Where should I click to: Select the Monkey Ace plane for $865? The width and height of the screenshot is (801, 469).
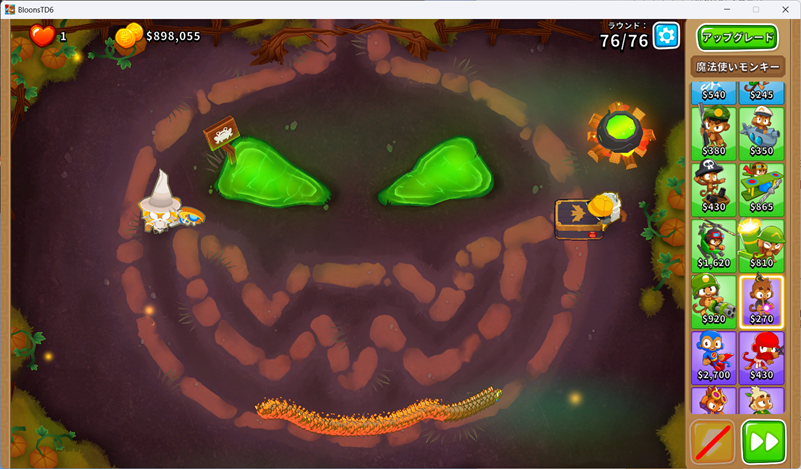point(761,187)
